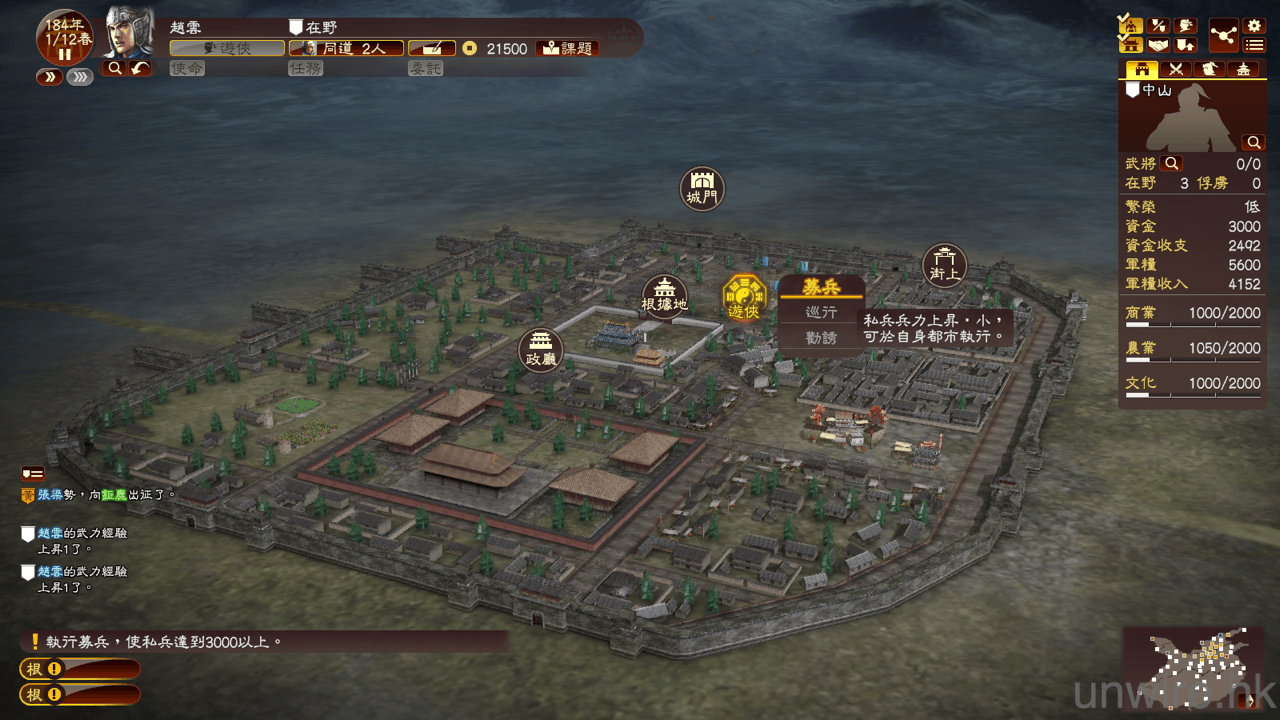Choose the 勸誘 menu option
The image size is (1280, 720).
click(x=821, y=338)
